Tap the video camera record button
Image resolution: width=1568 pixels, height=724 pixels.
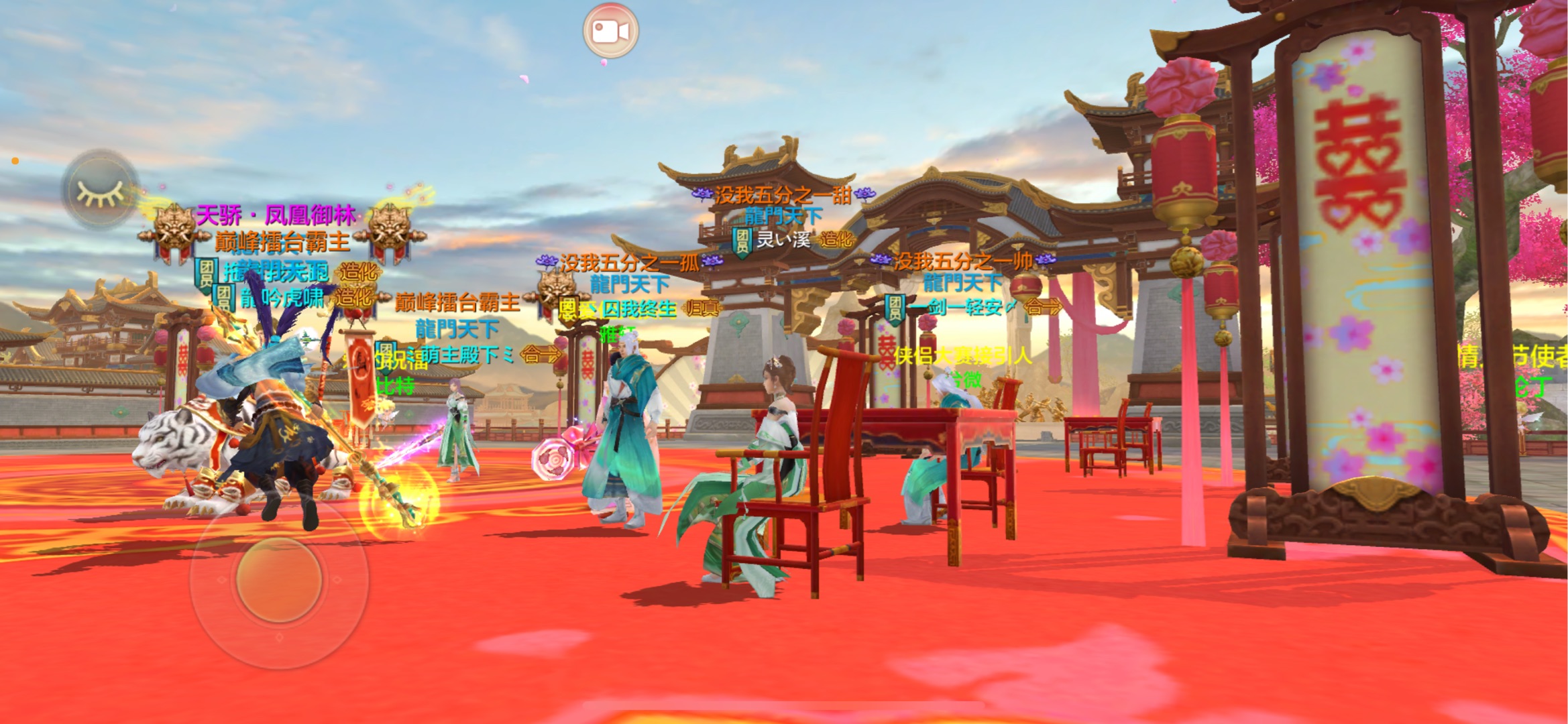610,31
